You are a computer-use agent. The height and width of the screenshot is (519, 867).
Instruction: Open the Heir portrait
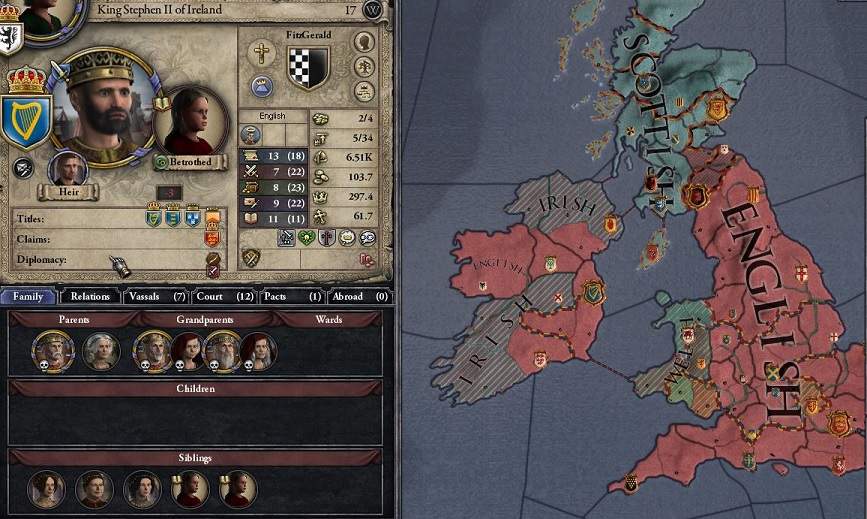[x=68, y=170]
